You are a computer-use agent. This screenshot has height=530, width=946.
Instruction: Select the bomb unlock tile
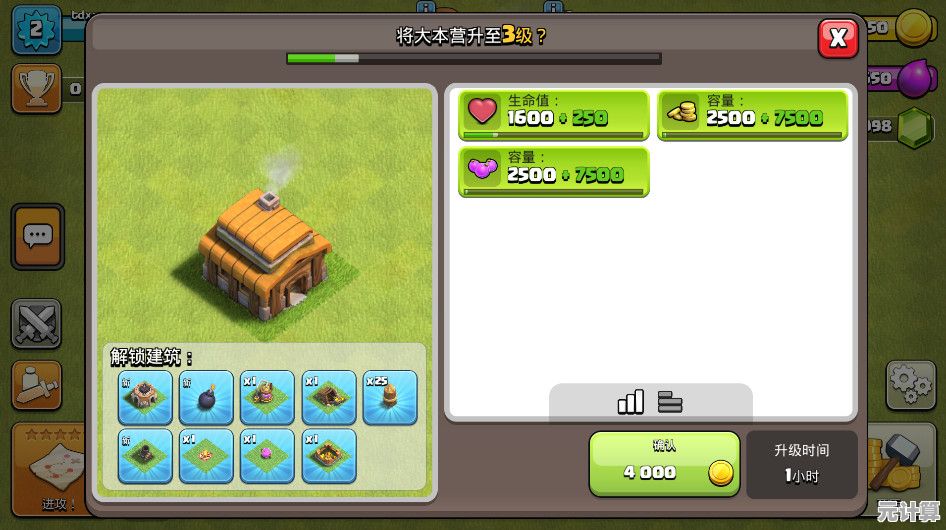(x=207, y=397)
